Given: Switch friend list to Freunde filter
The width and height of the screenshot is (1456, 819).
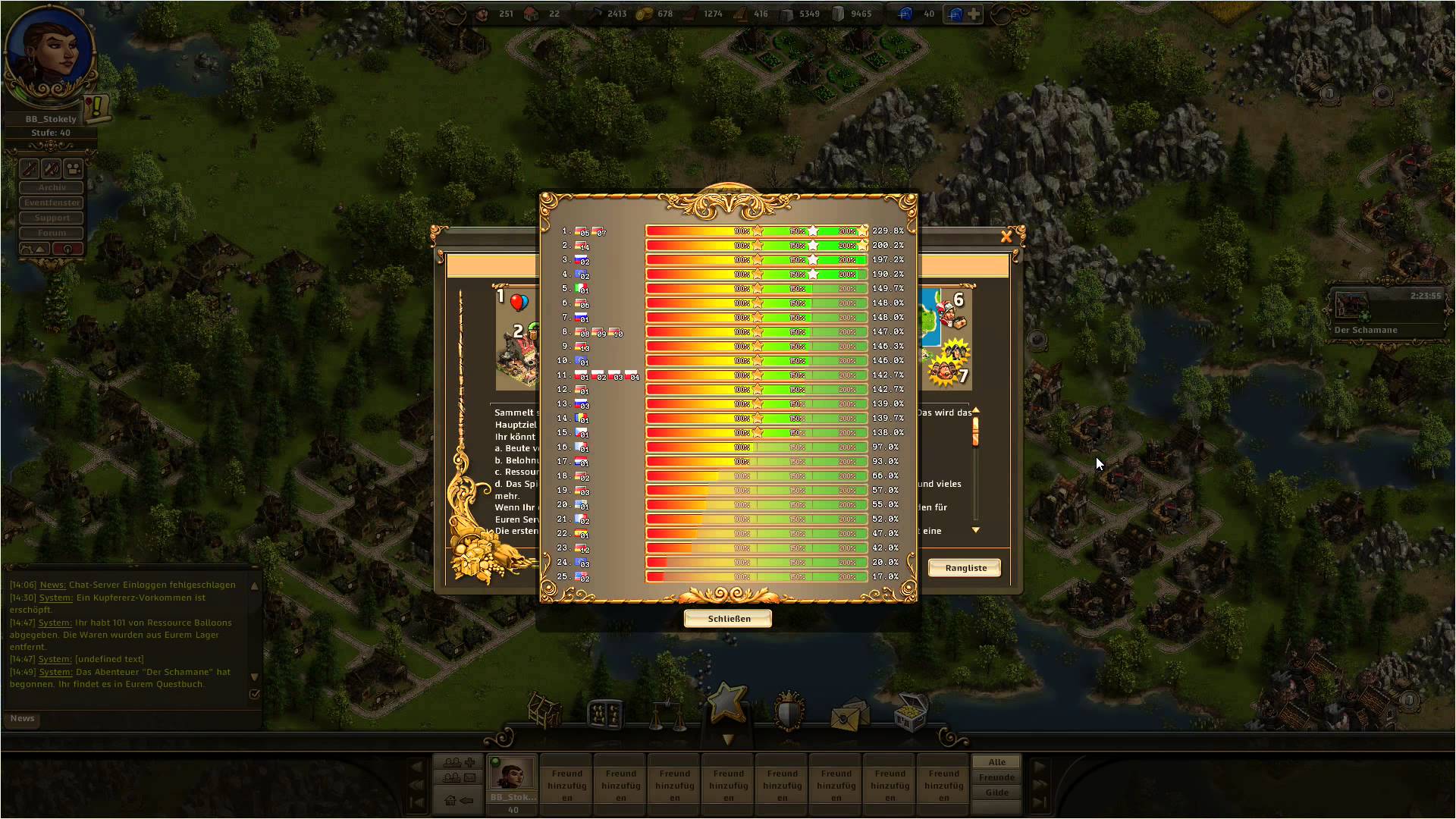Looking at the screenshot, I should click(996, 777).
